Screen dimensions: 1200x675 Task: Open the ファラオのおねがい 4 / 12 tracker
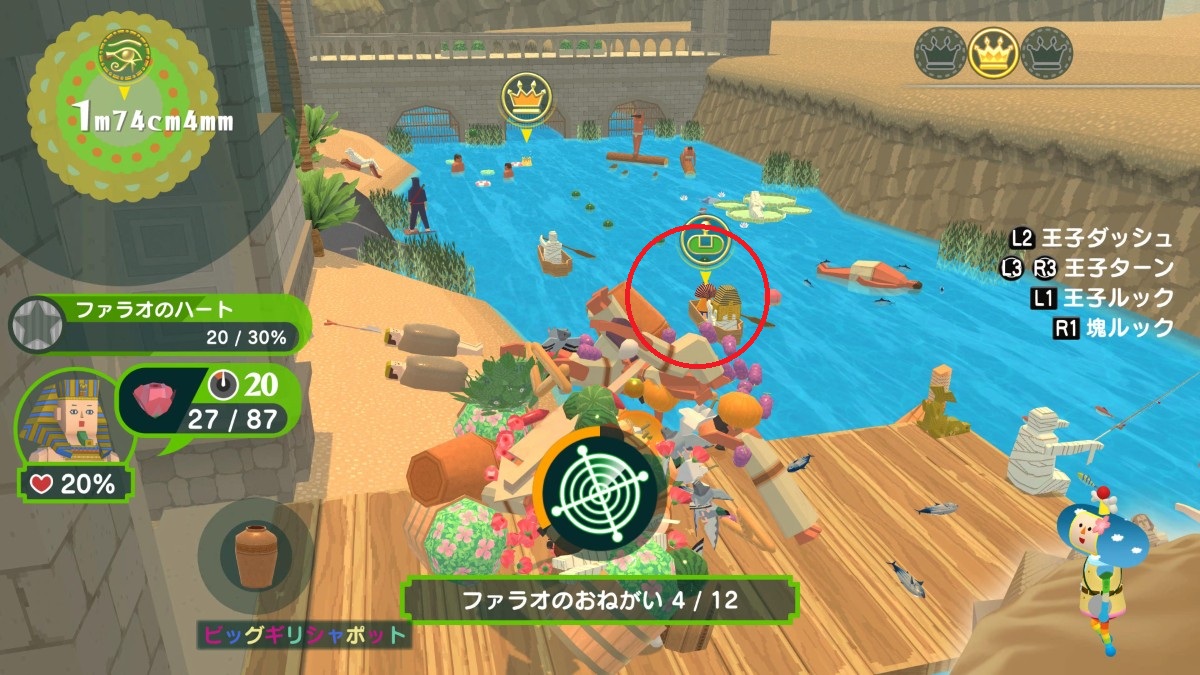(600, 601)
